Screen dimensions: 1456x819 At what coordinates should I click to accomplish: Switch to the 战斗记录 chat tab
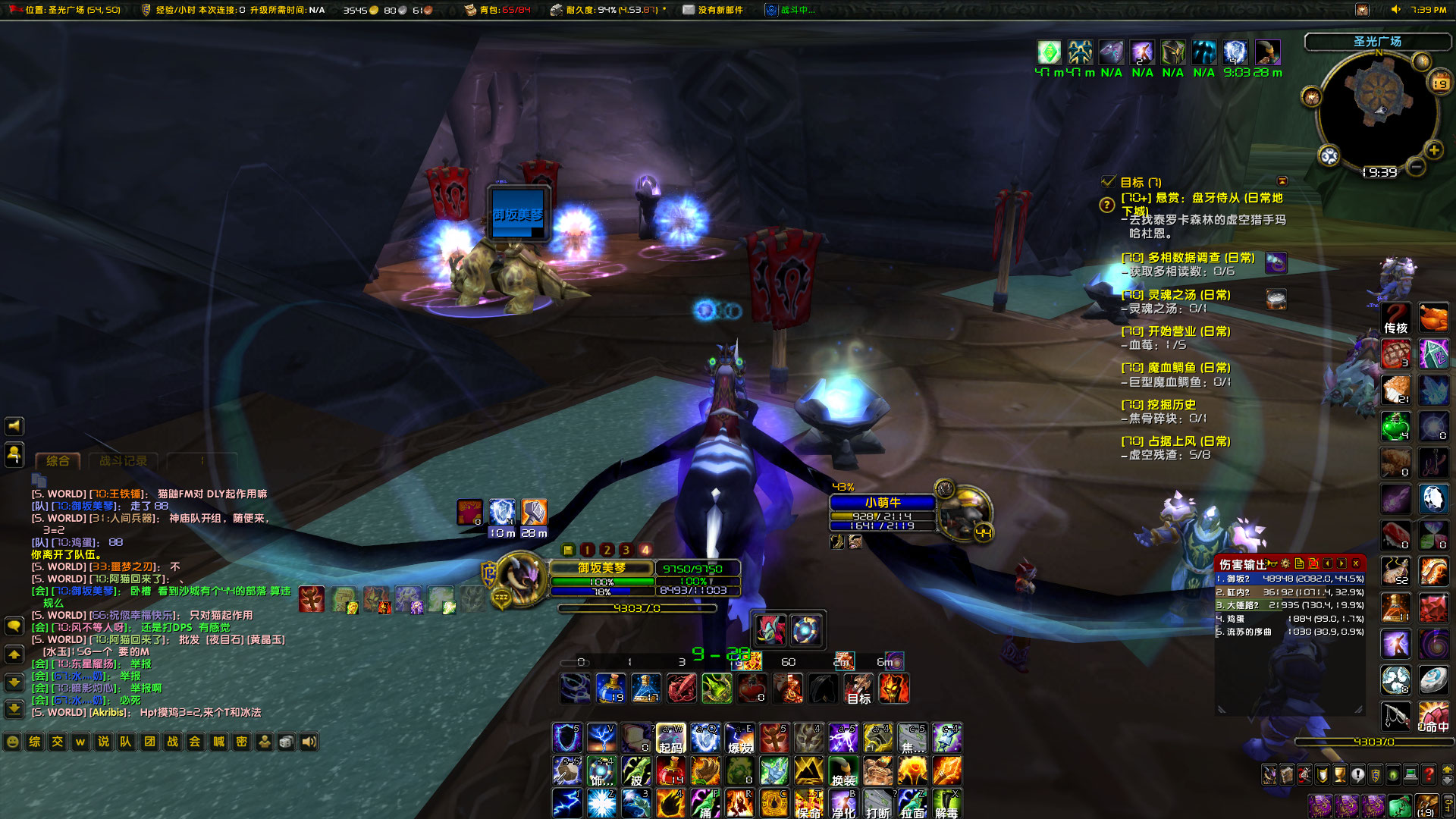125,462
